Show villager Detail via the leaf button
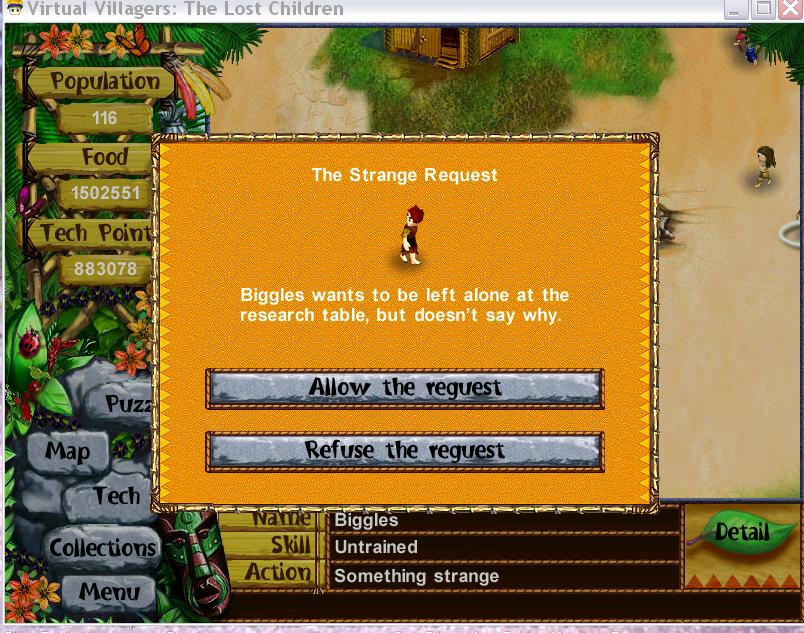 coord(741,532)
